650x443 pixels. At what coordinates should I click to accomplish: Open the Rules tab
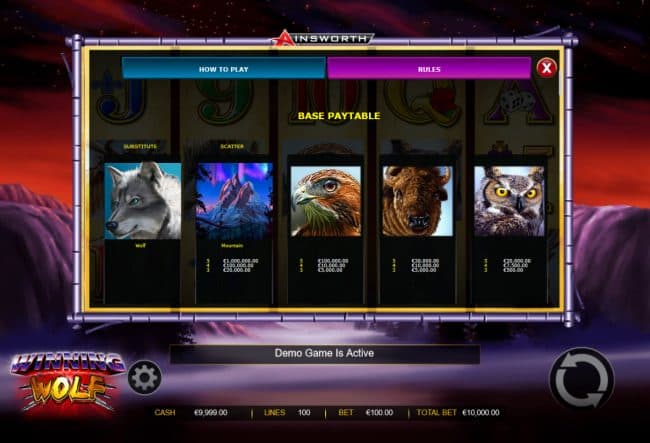428,68
